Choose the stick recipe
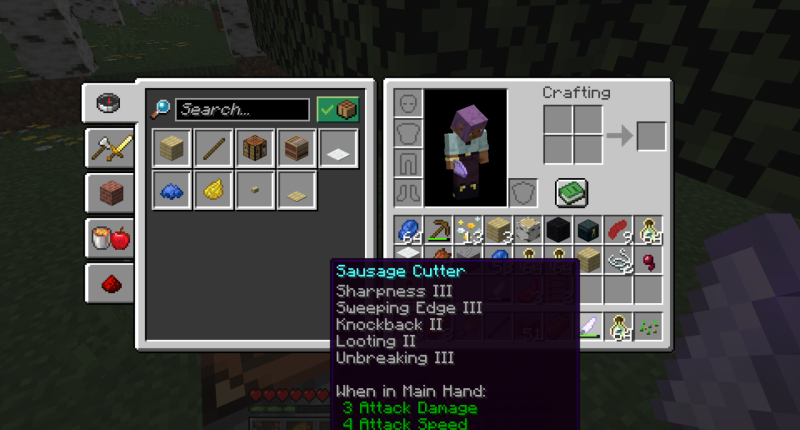800x430 pixels. (x=214, y=149)
